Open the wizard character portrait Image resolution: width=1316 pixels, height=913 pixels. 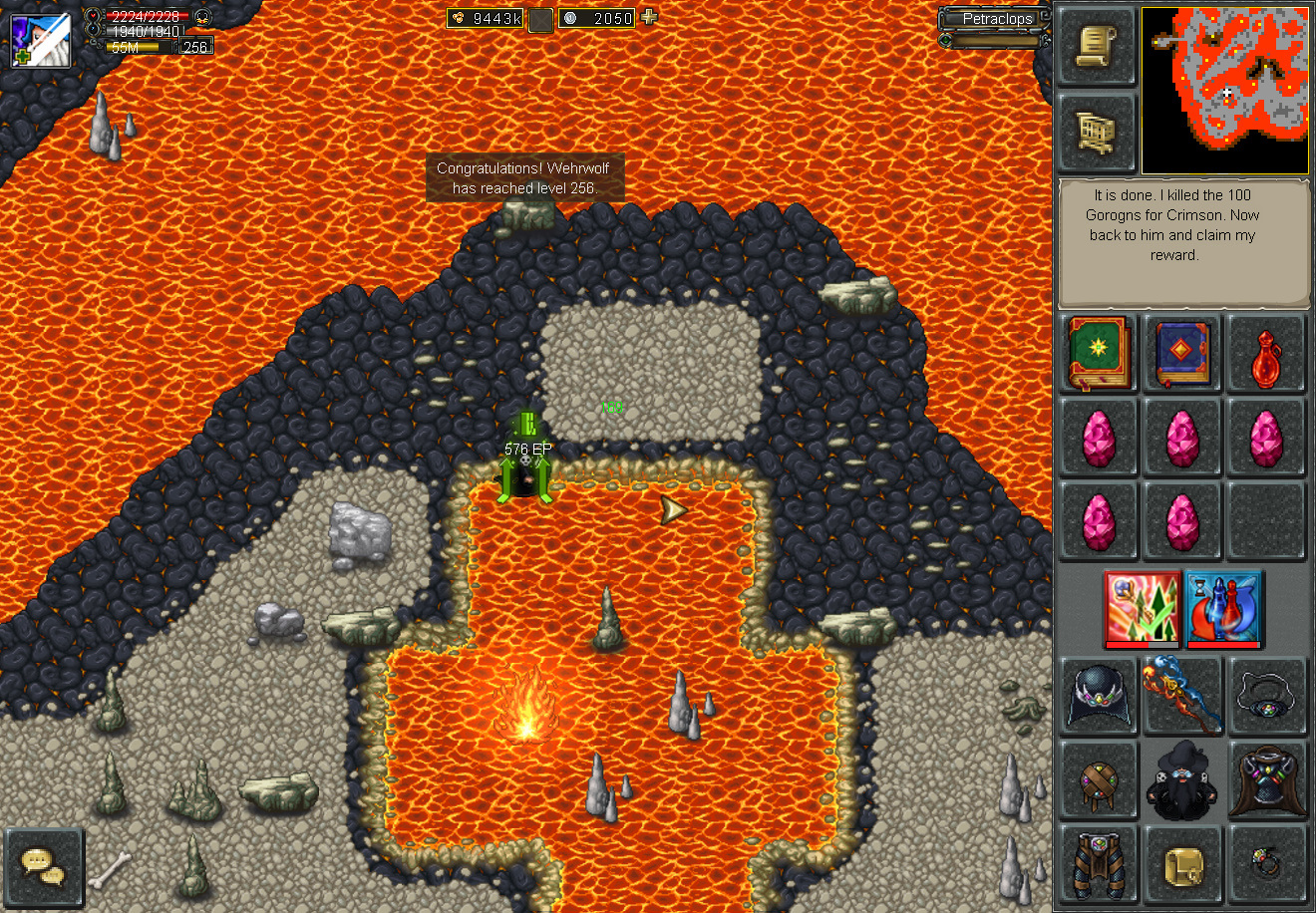tap(41, 40)
